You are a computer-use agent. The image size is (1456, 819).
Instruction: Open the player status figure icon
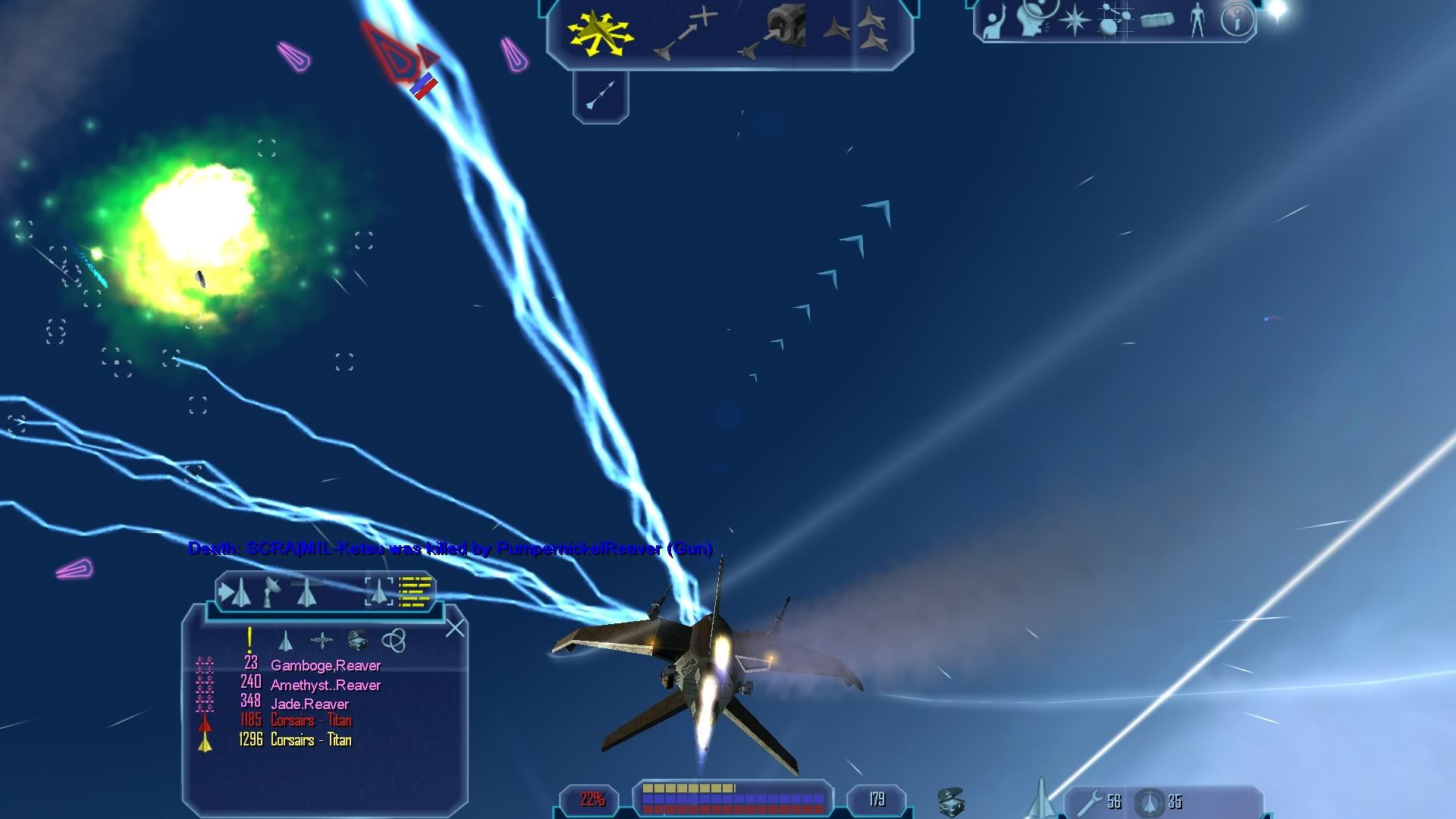1197,20
